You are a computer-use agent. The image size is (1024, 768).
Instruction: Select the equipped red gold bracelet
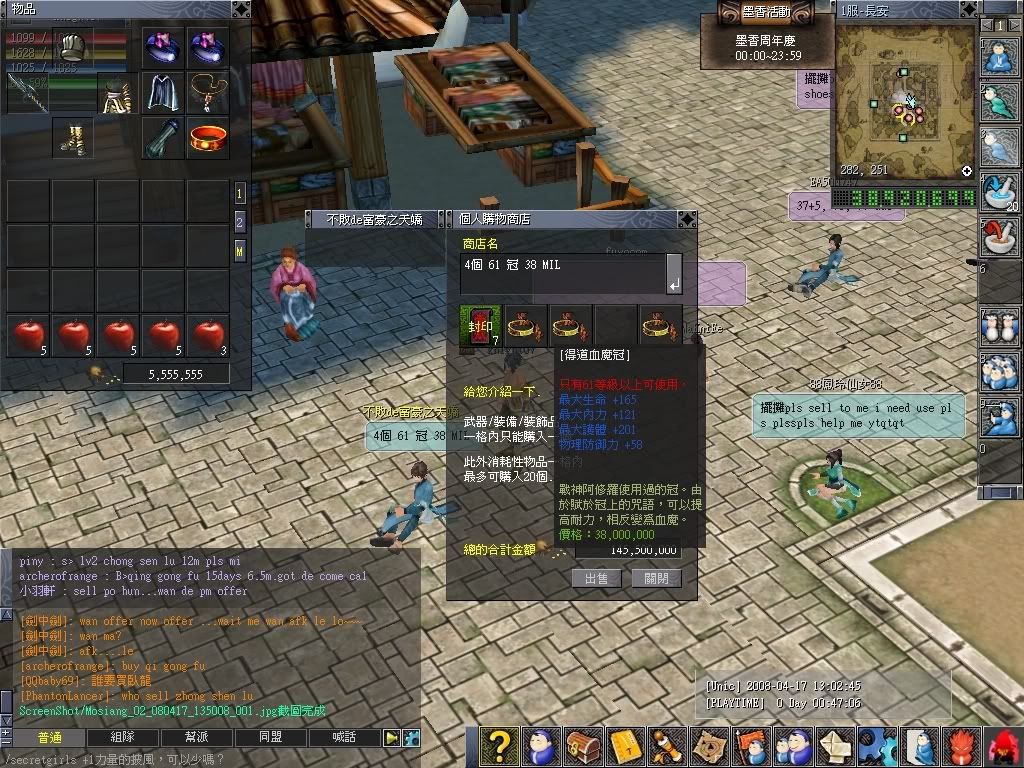click(x=209, y=137)
